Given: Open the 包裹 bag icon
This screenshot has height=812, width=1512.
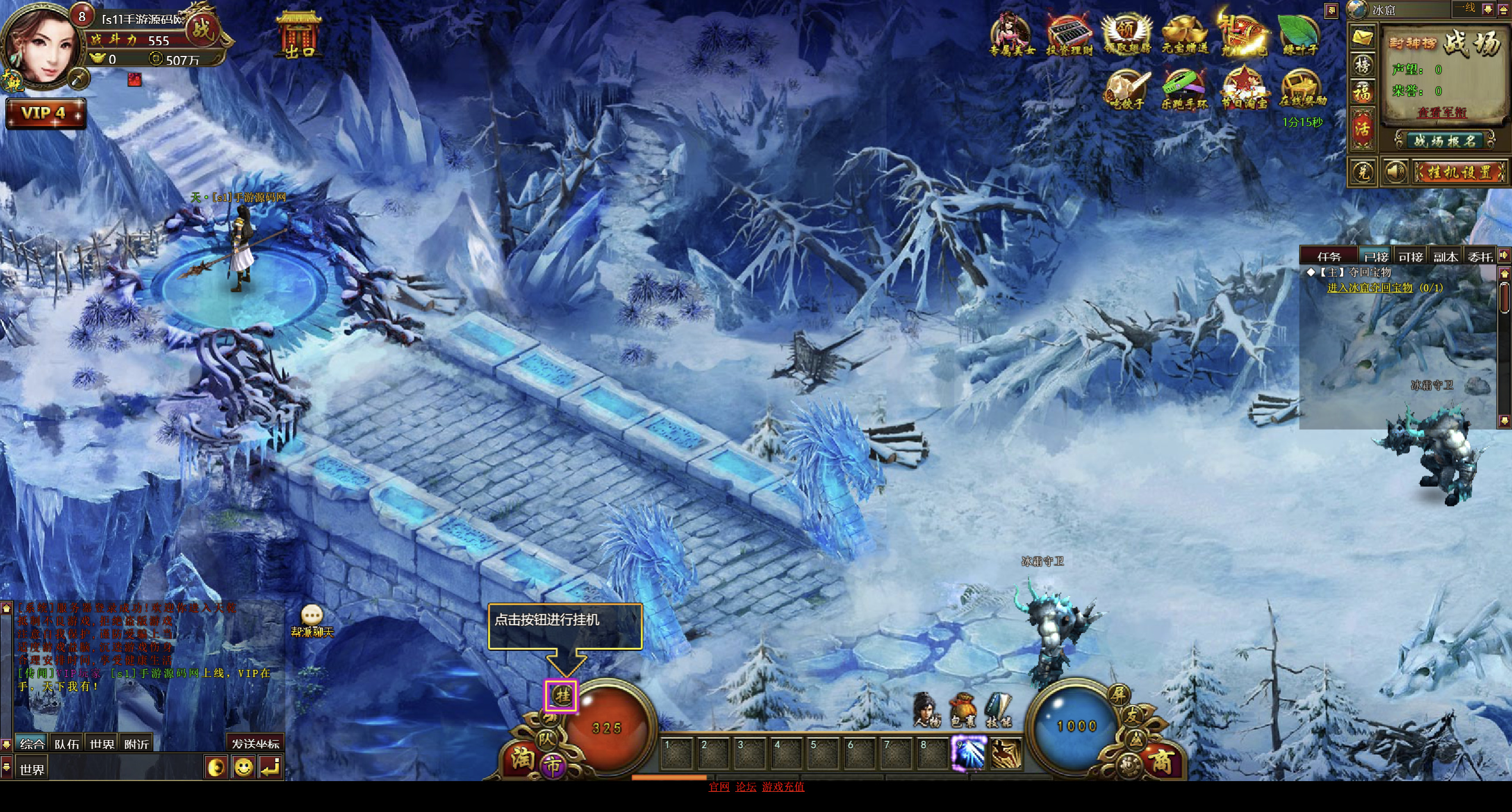Looking at the screenshot, I should [962, 709].
